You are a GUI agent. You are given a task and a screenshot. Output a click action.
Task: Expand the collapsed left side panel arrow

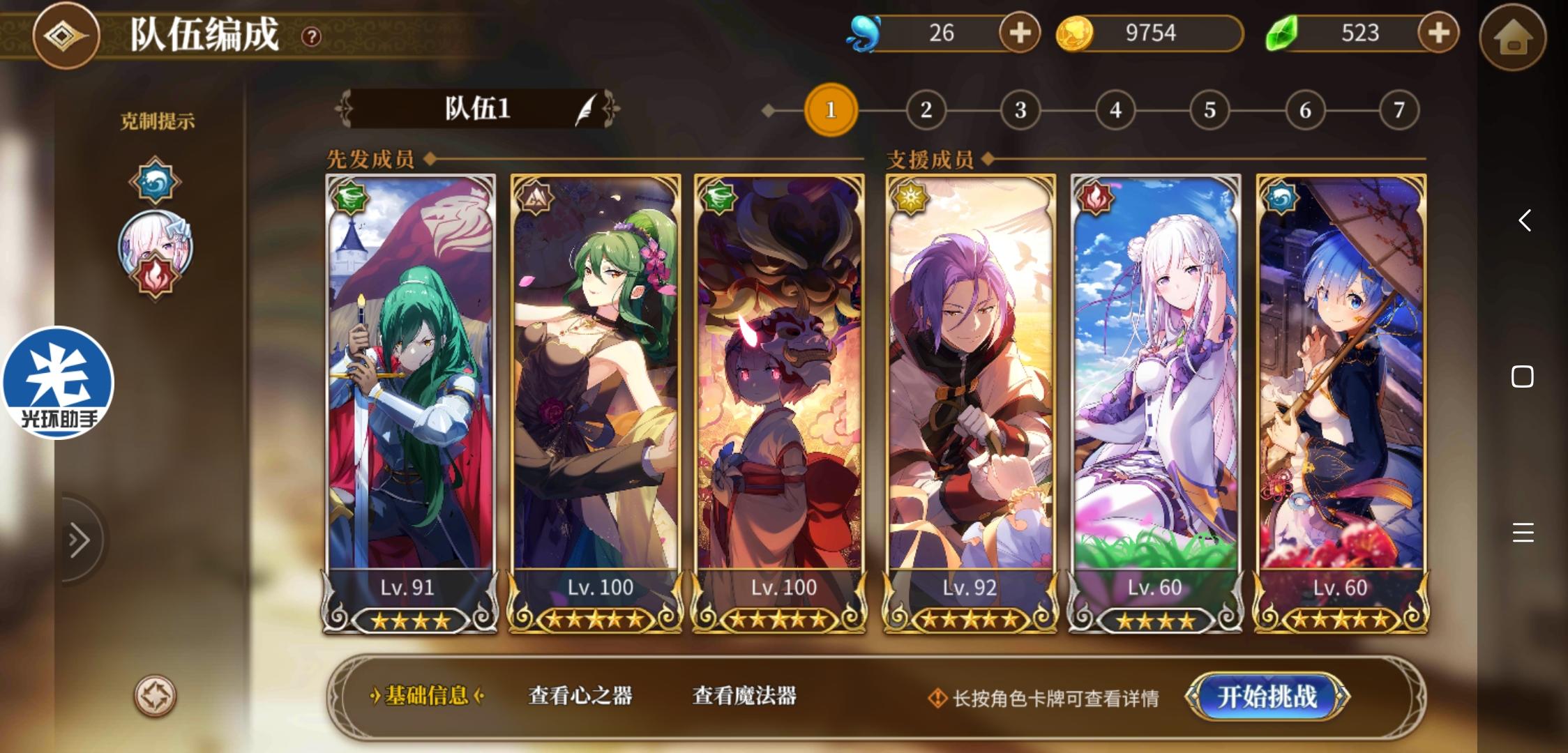click(79, 539)
